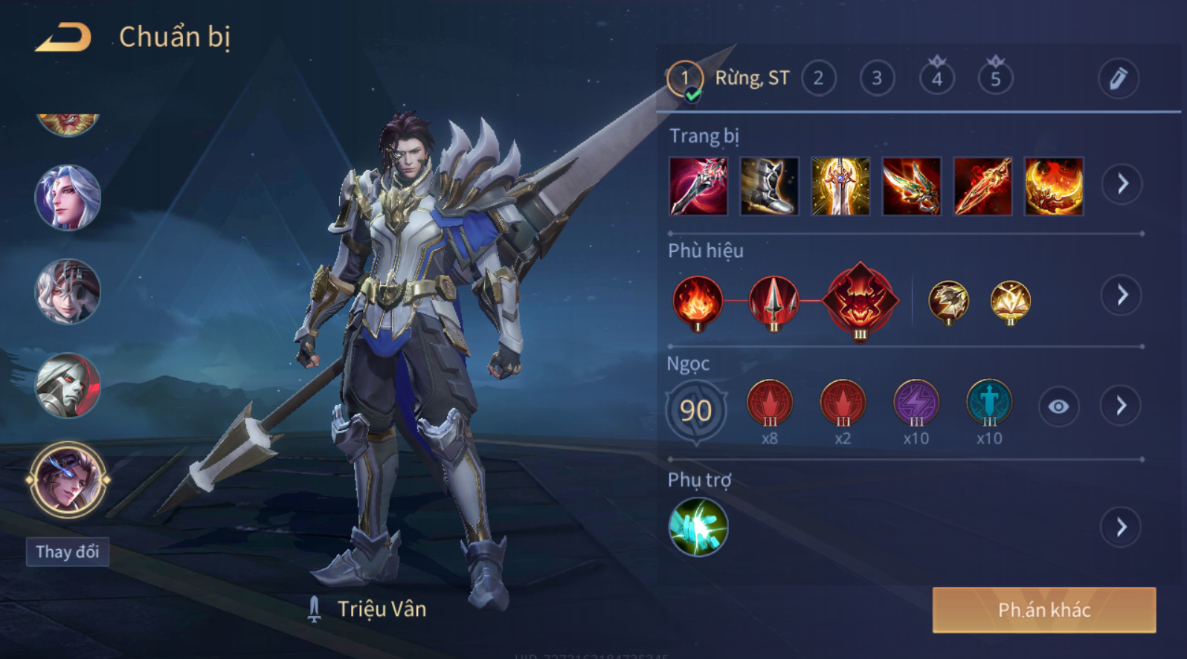This screenshot has height=659, width=1187.
Task: Choose loadout preset 4
Action: click(x=936, y=78)
